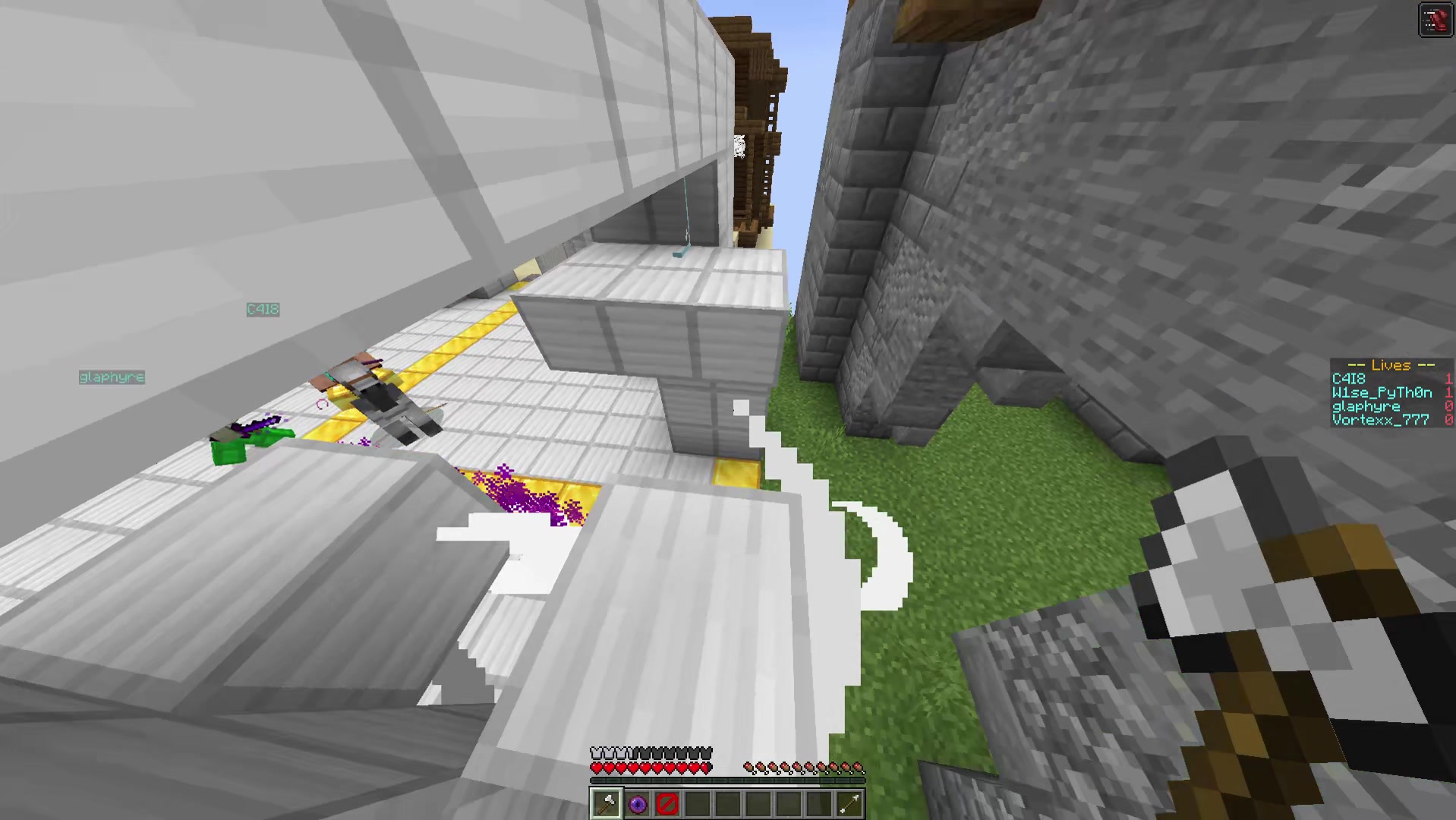Click the C4I8 floating nametag above the build
Image resolution: width=1456 pixels, height=820 pixels.
tap(263, 309)
